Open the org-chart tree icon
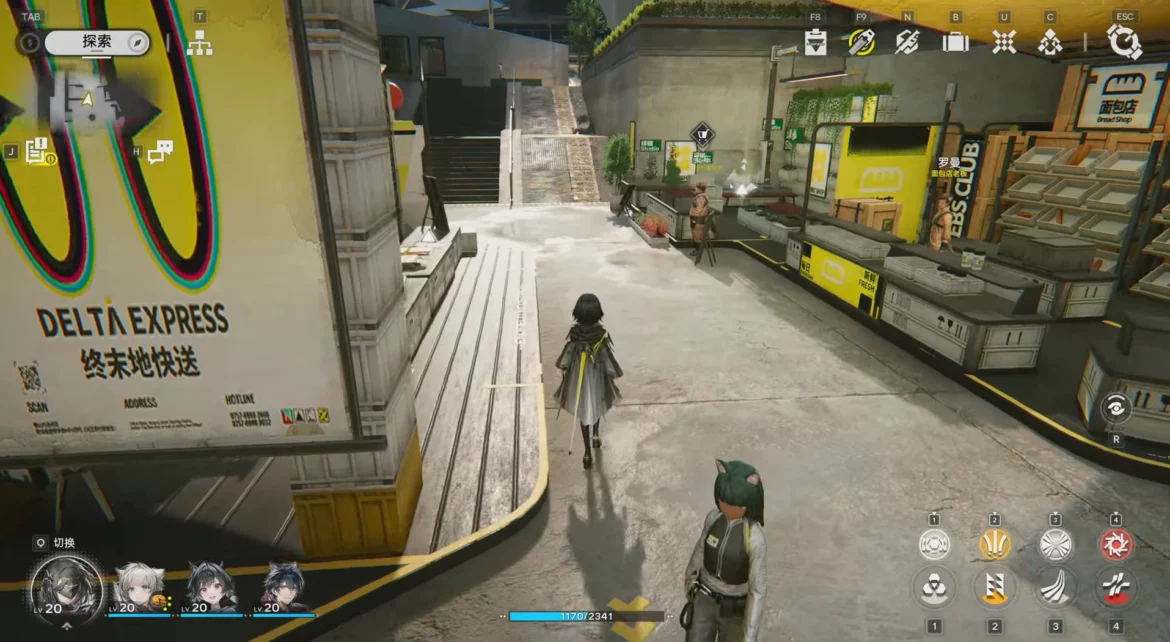This screenshot has height=642, width=1170. 199,43
